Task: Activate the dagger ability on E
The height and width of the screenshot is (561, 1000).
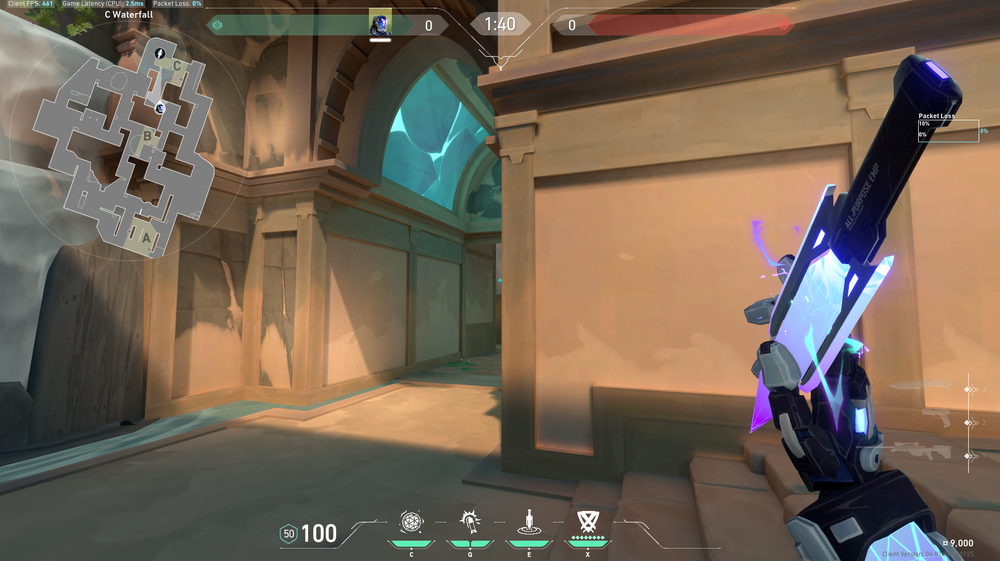Action: click(x=527, y=521)
